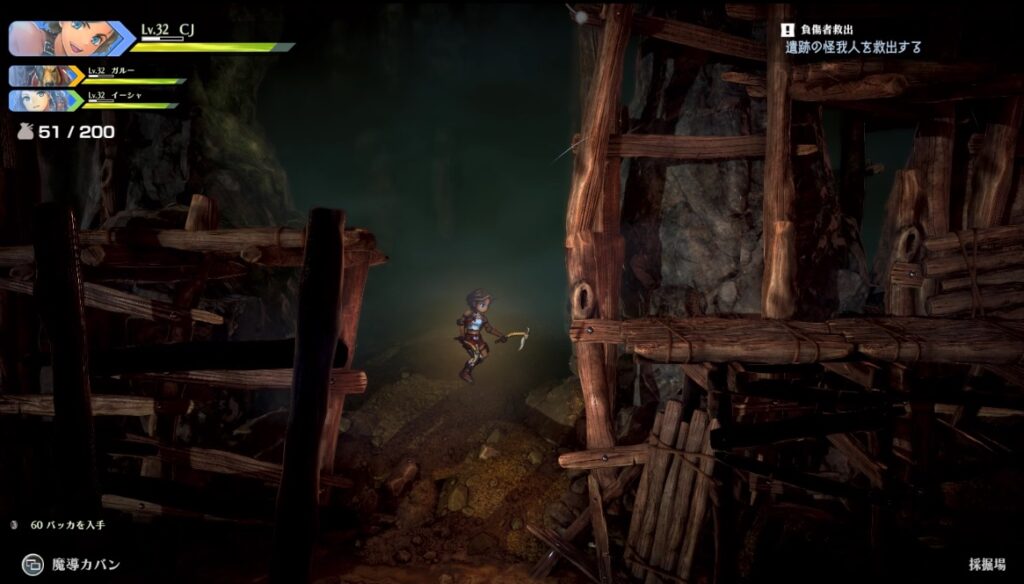This screenshot has height=584, width=1024.
Task: Select ガルー's party portrait
Action: click(x=45, y=76)
